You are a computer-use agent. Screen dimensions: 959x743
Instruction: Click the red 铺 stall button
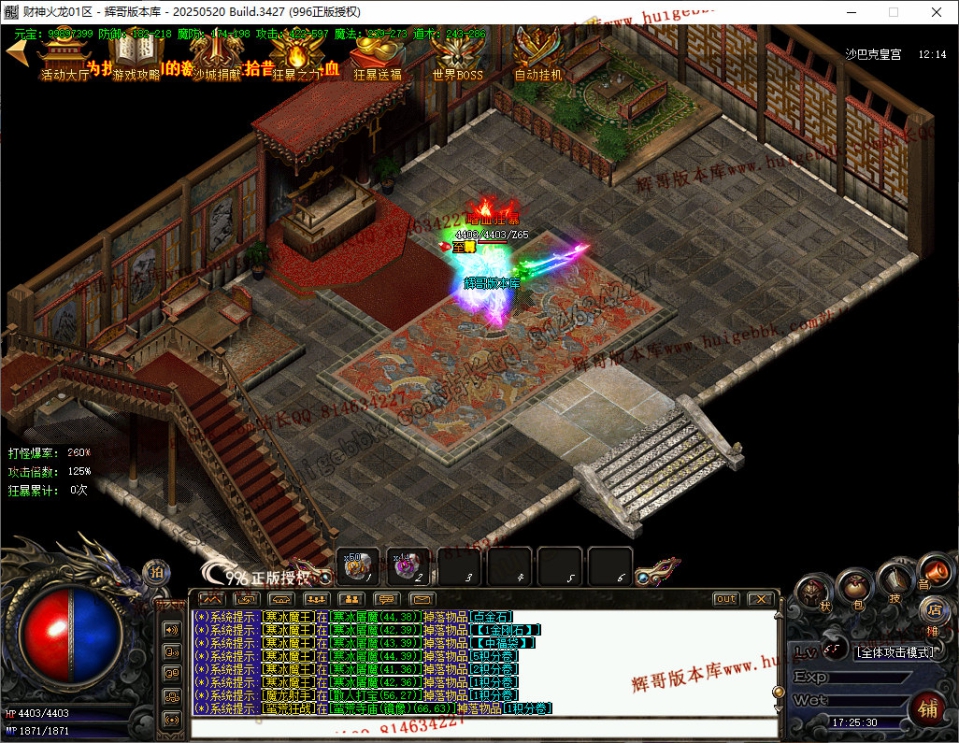point(928,709)
